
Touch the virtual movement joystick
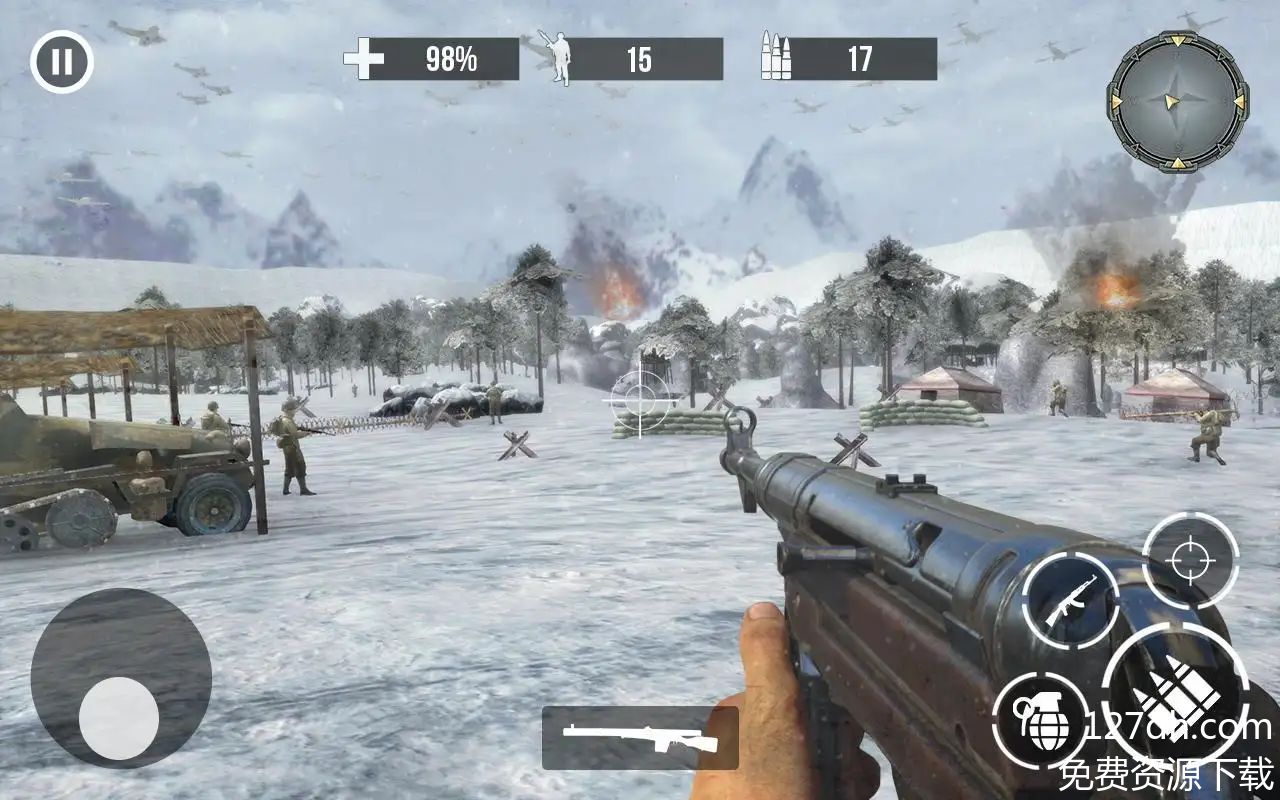click(119, 716)
